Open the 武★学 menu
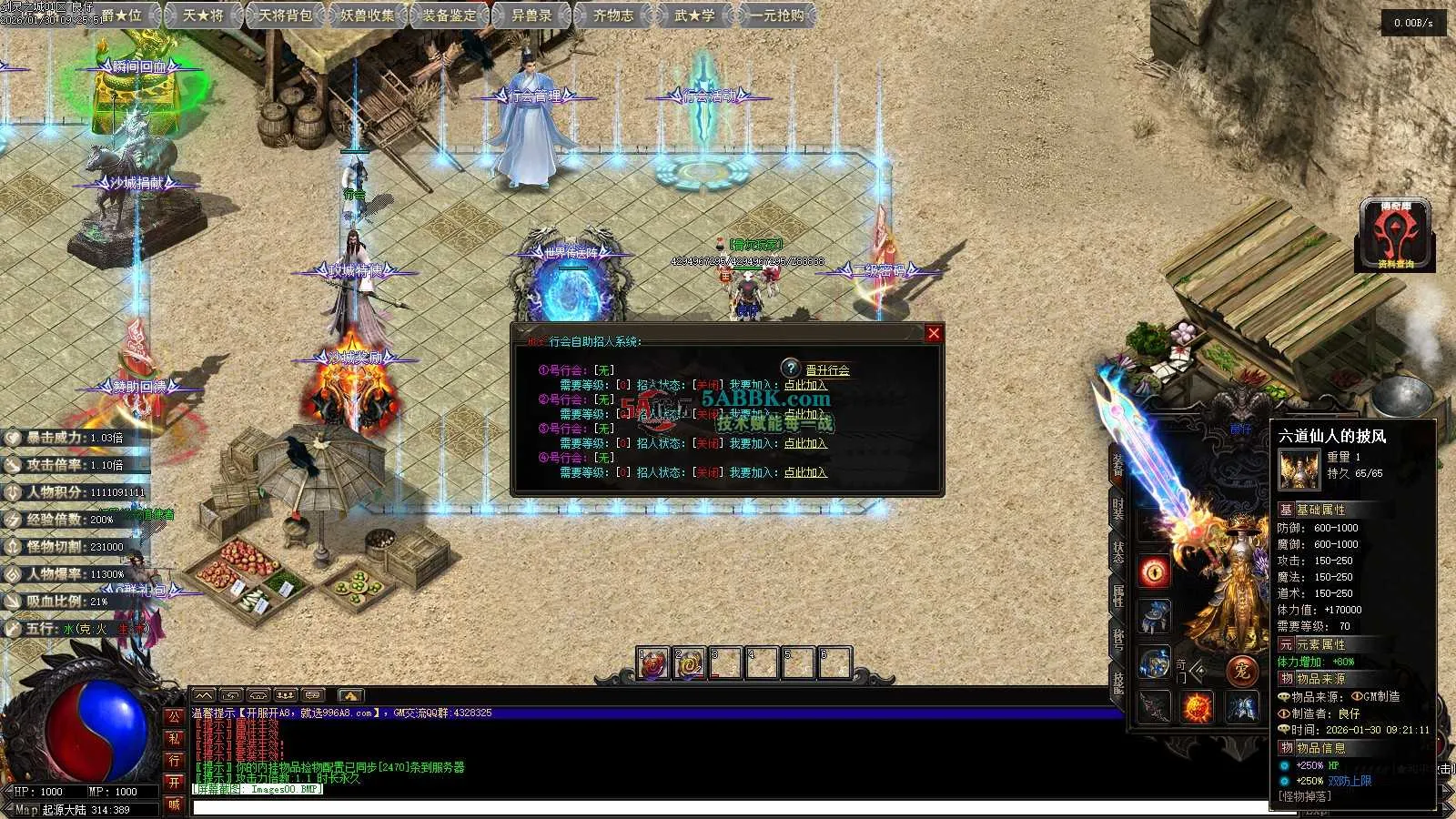This screenshot has width=1456, height=819. tap(695, 15)
